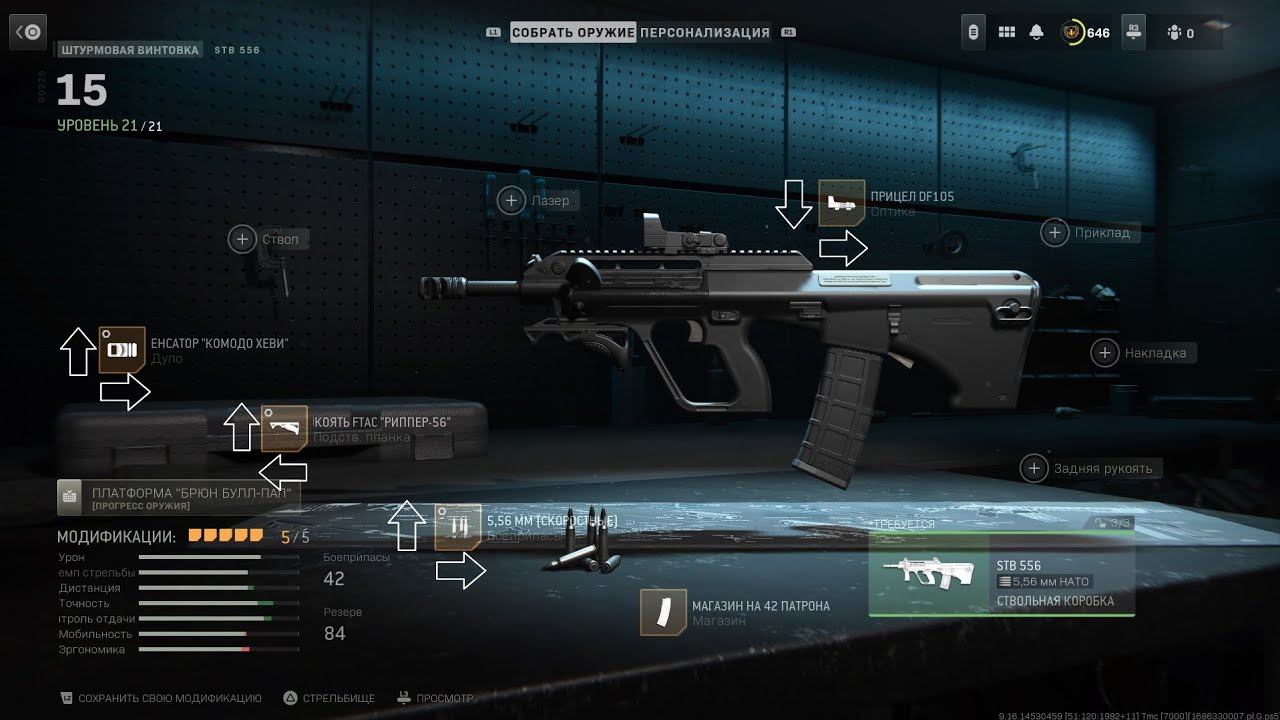
Task: Select the FTAC Риппер-56 underbarrel slot
Action: (x=284, y=429)
